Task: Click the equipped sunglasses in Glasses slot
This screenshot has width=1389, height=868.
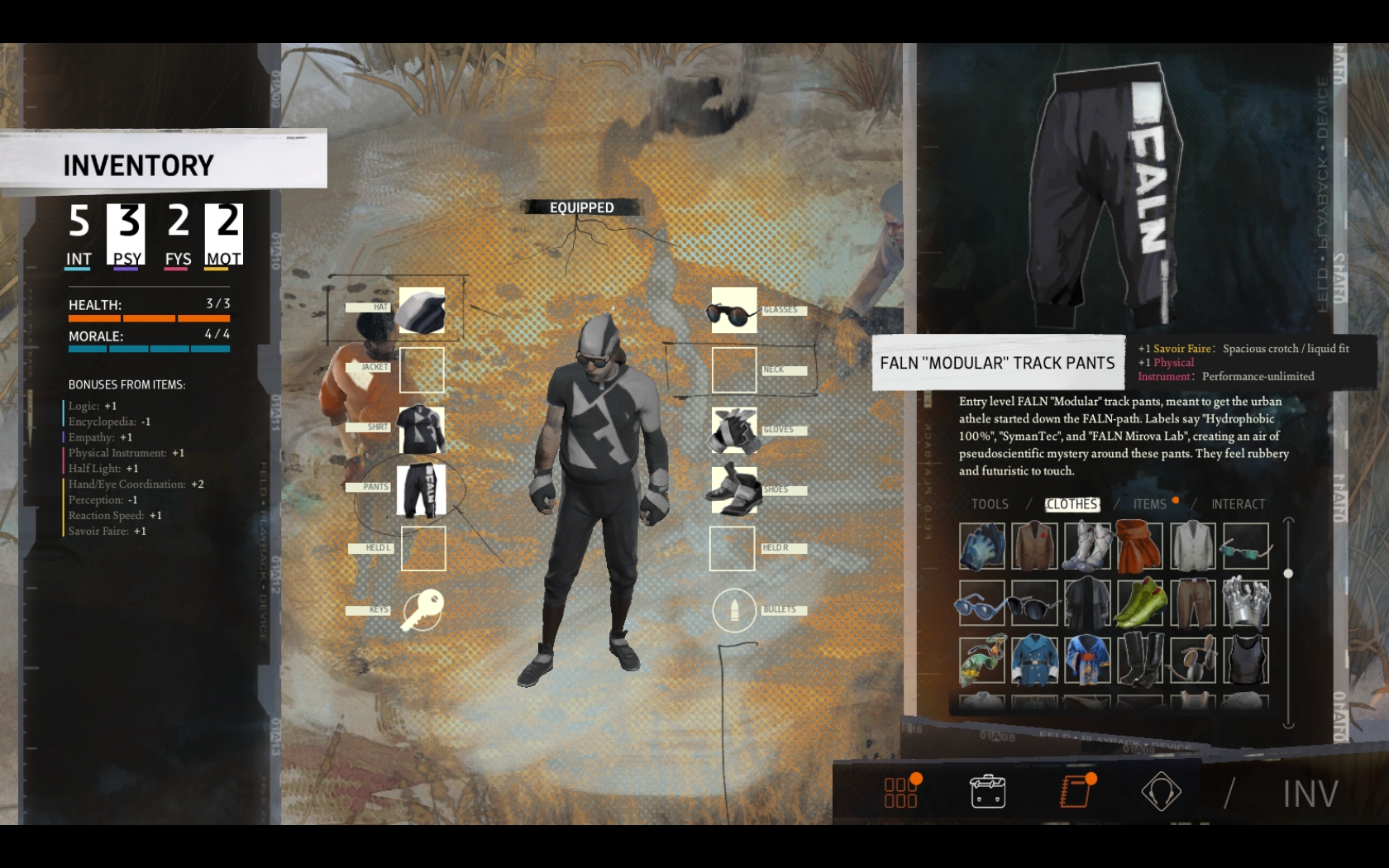Action: [733, 311]
